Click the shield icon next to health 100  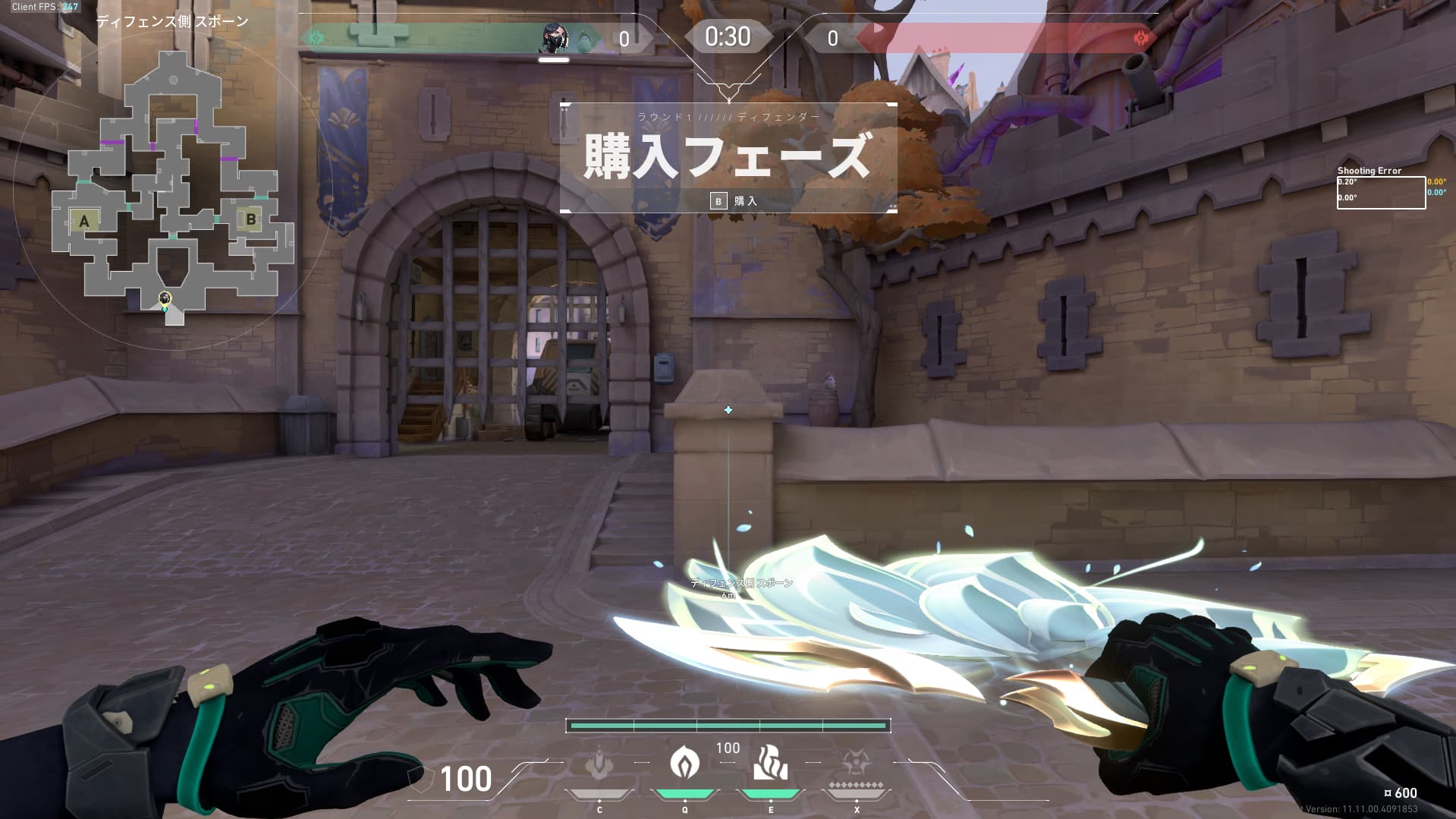click(x=420, y=780)
